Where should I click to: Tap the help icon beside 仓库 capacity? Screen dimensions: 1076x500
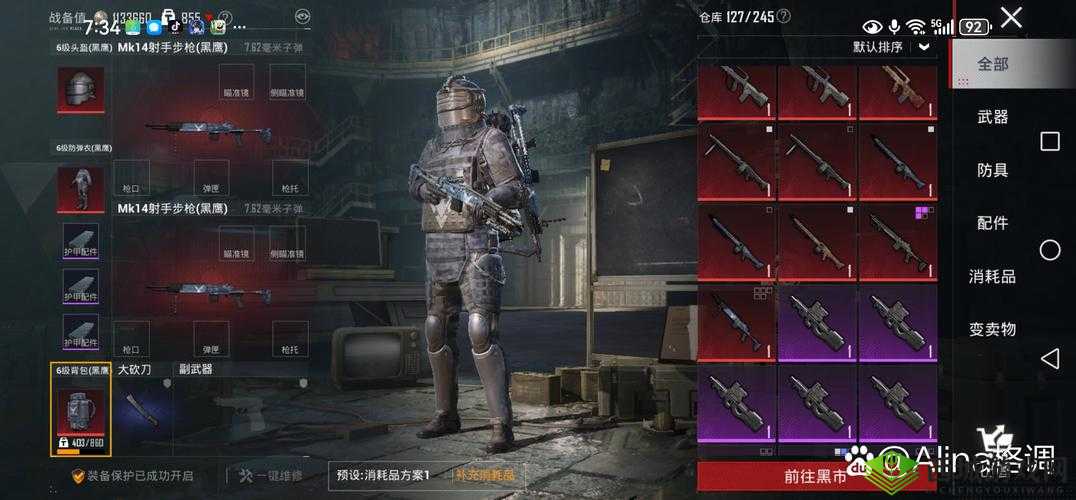[783, 16]
